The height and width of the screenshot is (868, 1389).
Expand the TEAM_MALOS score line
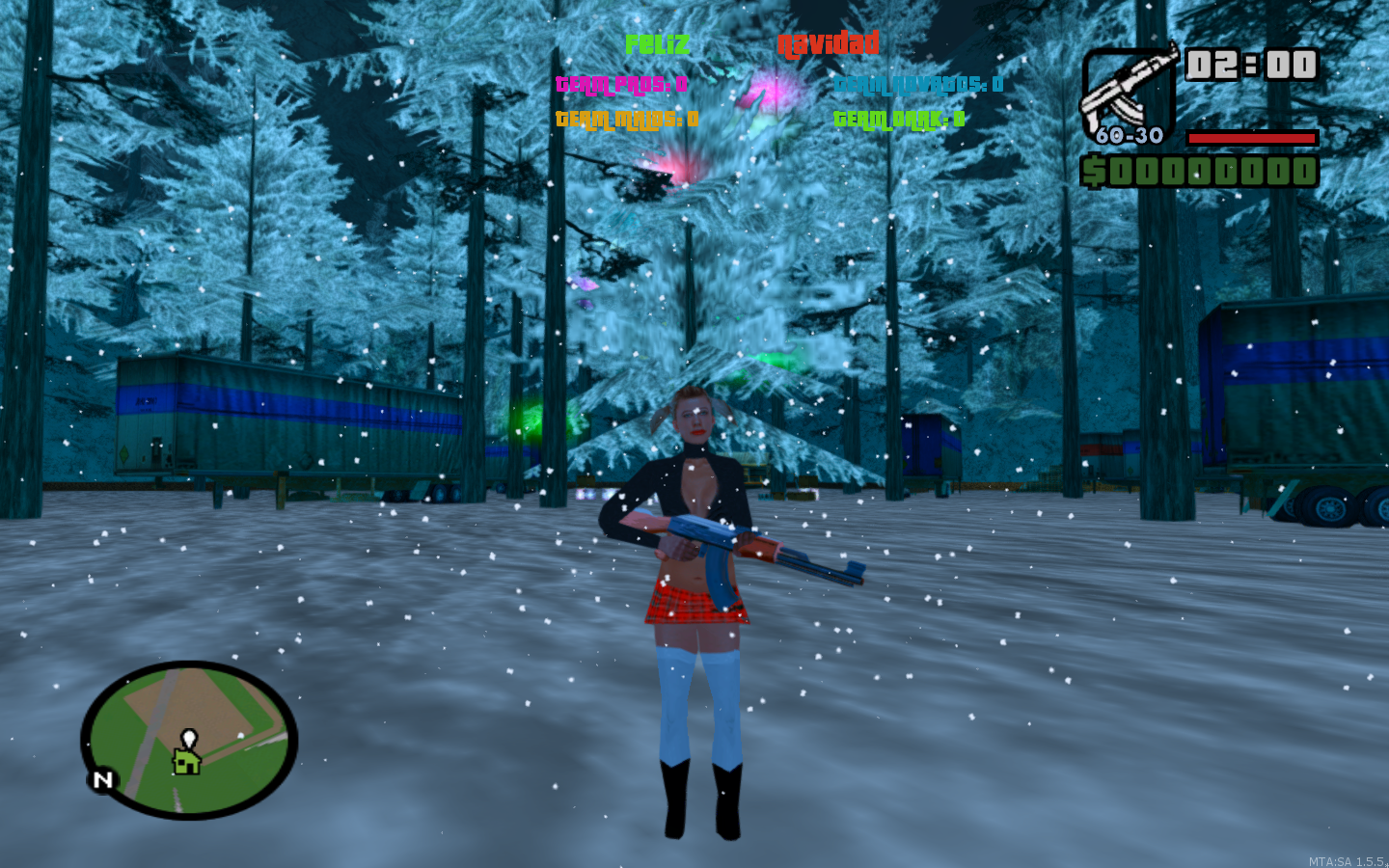tap(625, 119)
